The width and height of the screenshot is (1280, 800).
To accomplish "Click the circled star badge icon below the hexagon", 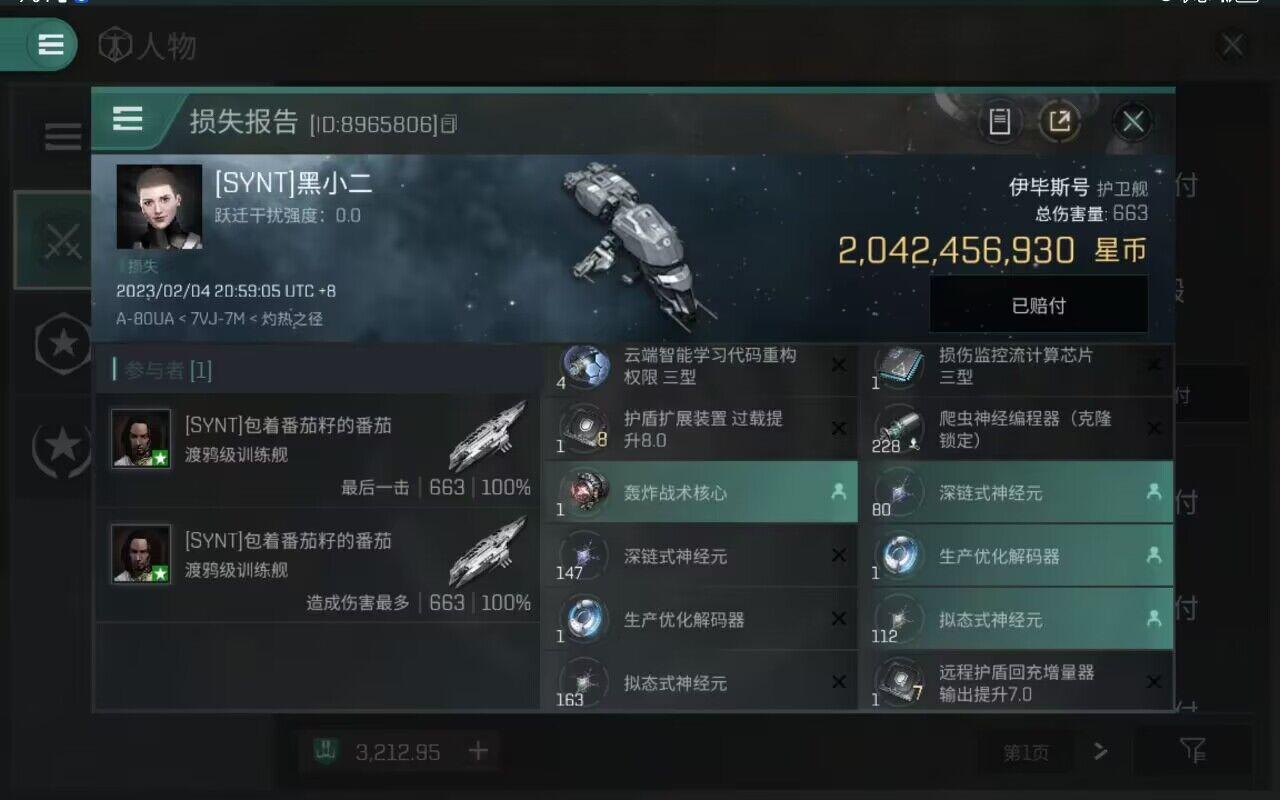I will 62,448.
